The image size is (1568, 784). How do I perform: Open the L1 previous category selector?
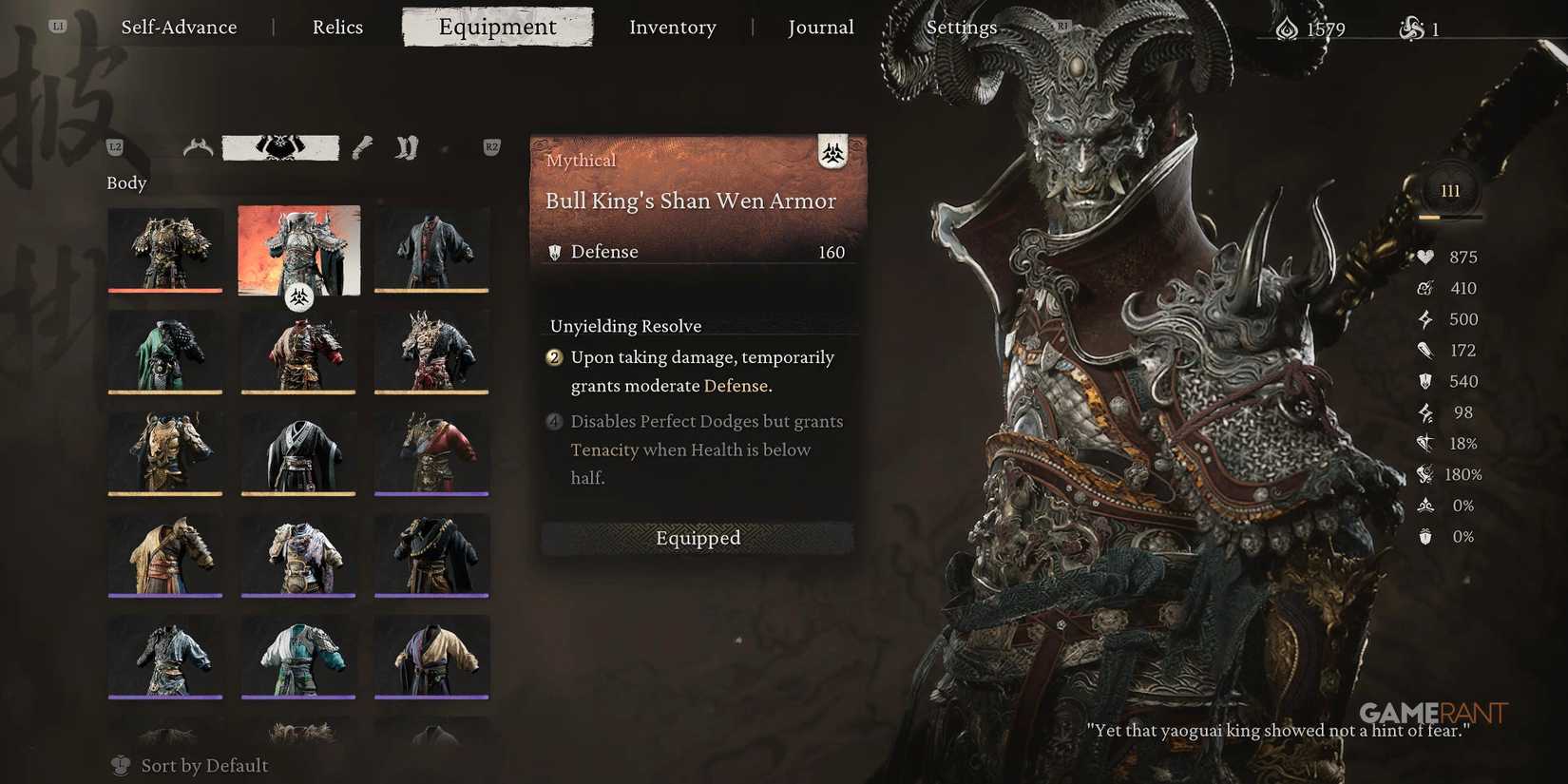[x=57, y=27]
